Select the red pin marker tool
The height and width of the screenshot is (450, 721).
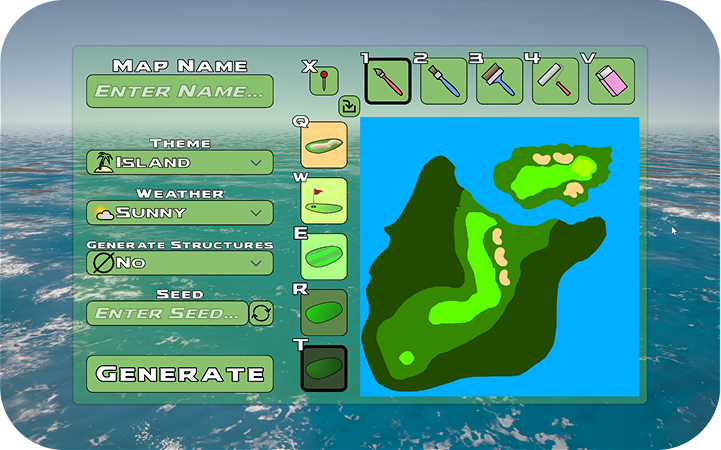click(x=324, y=81)
